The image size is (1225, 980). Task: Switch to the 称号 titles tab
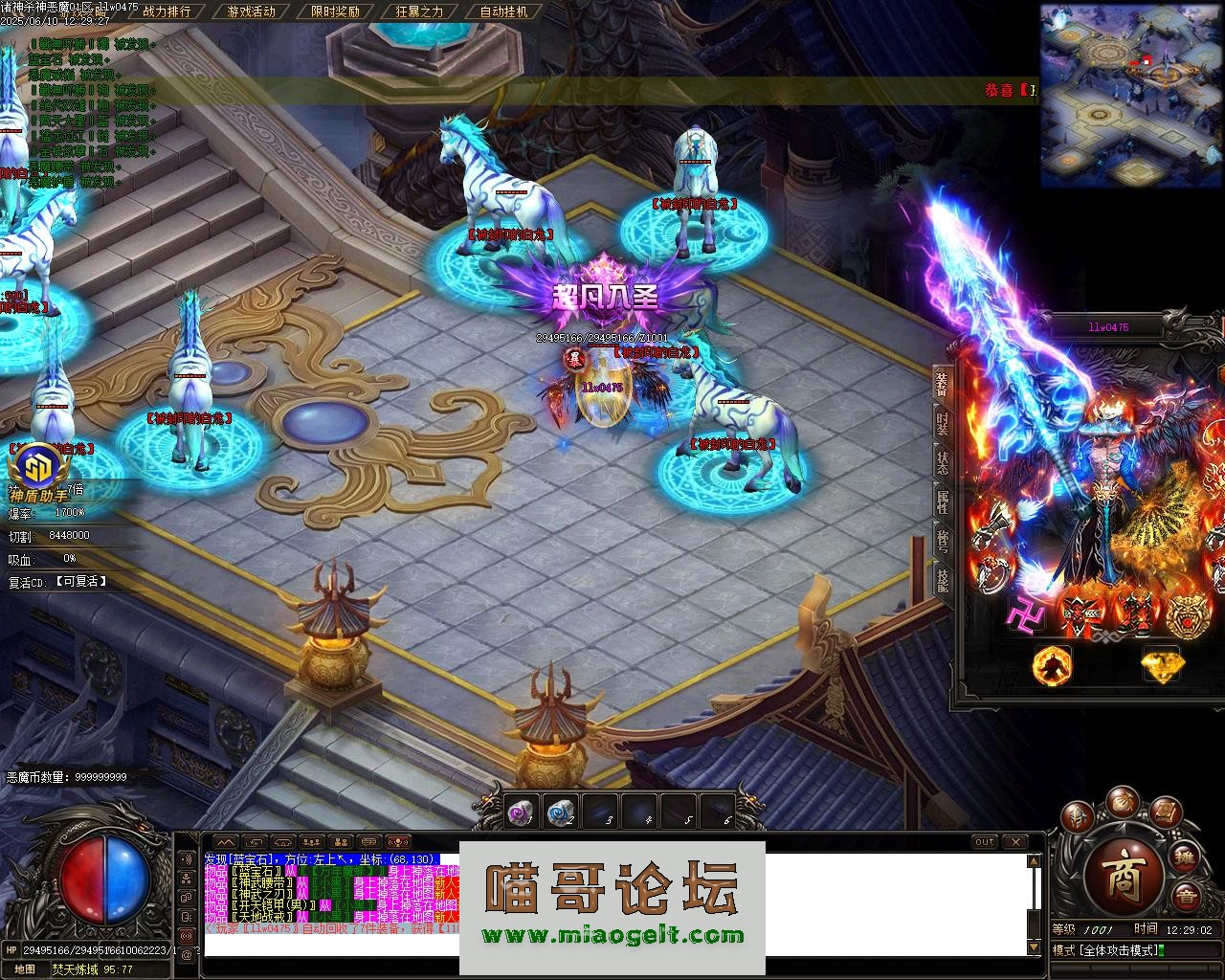[x=942, y=540]
